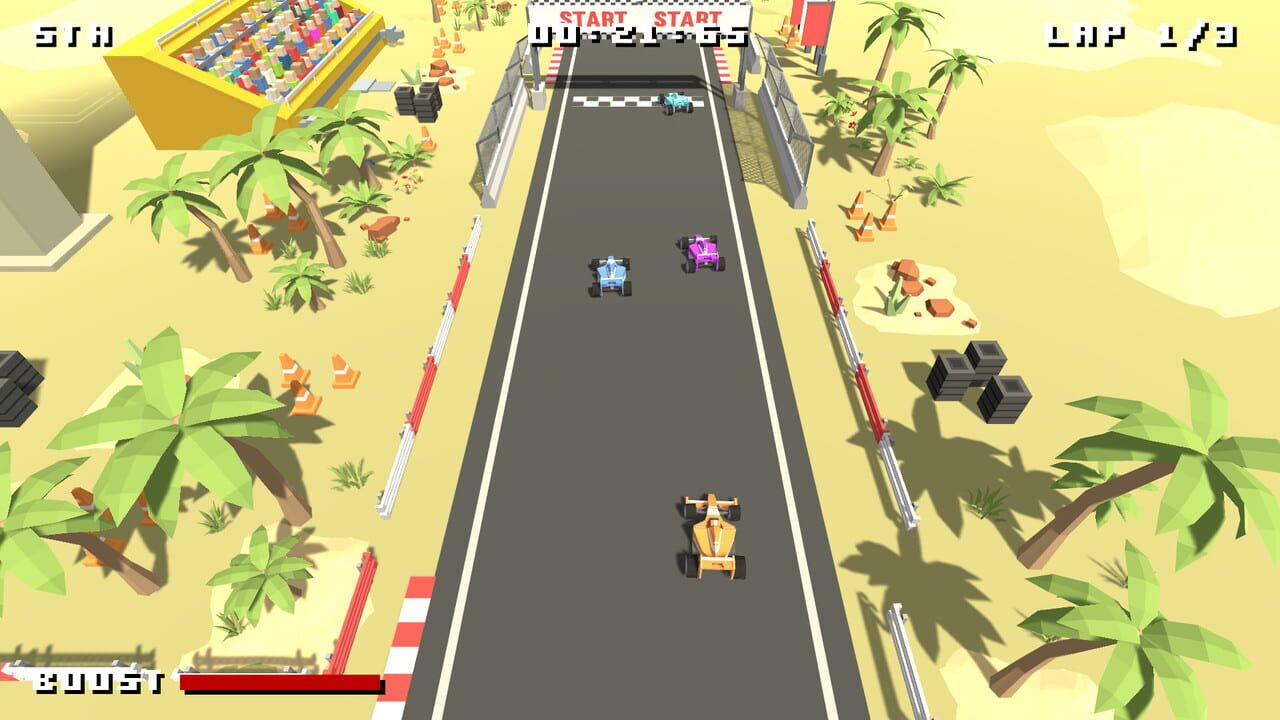This screenshot has width=1280, height=720.
Task: Click the purple rival car
Action: coord(702,253)
